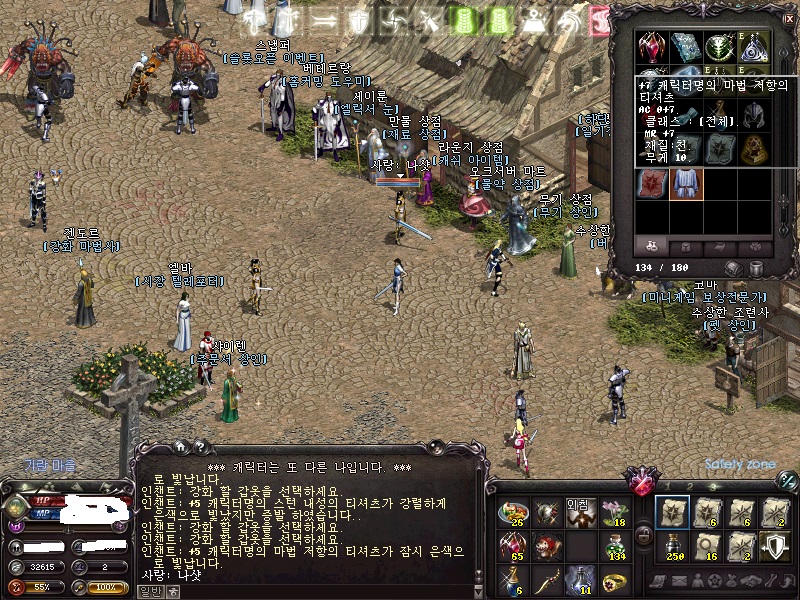The width and height of the screenshot is (800, 600).
Task: Close the inventory window
Action: [x=787, y=15]
